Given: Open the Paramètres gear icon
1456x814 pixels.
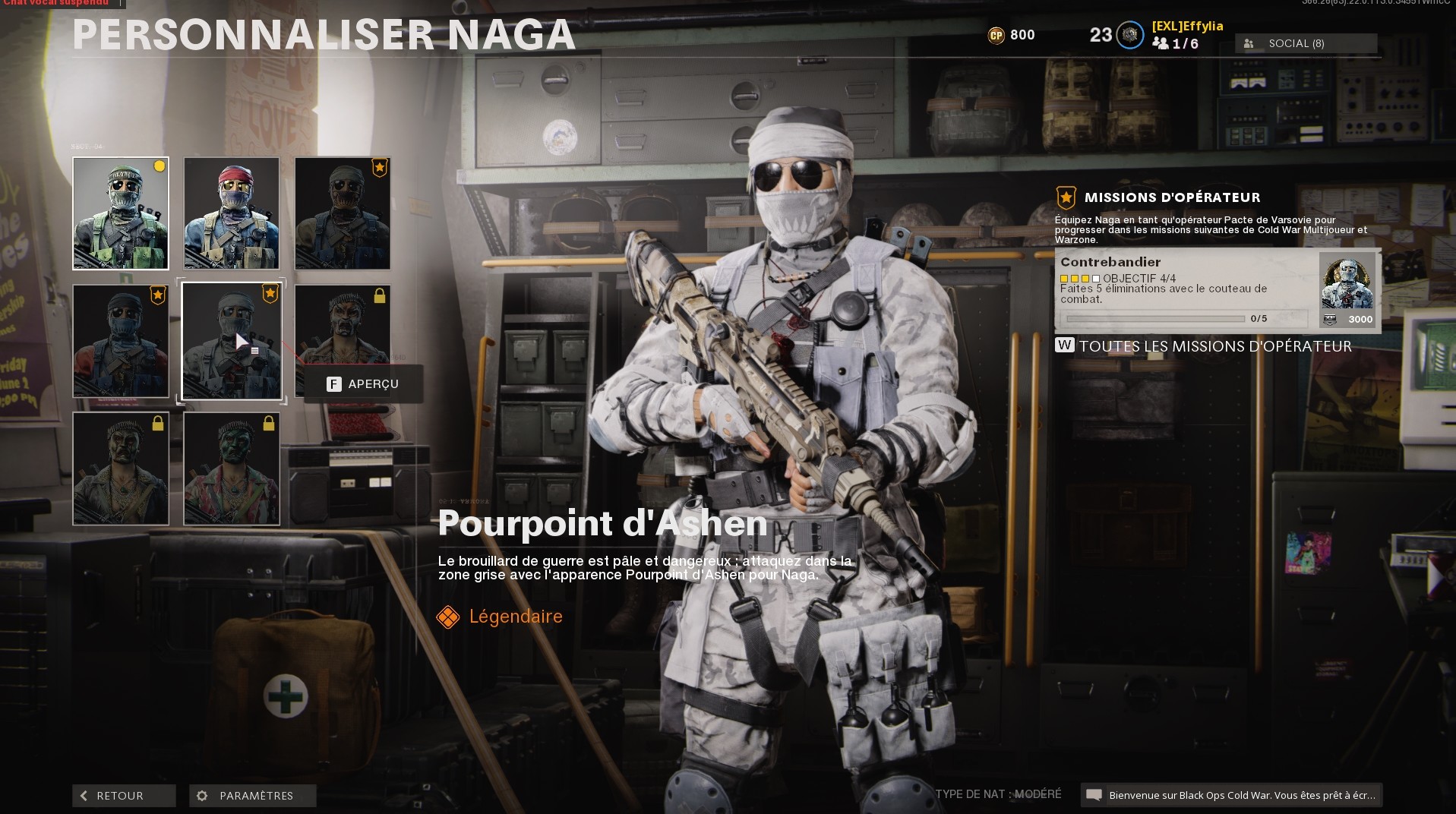Looking at the screenshot, I should [x=202, y=796].
